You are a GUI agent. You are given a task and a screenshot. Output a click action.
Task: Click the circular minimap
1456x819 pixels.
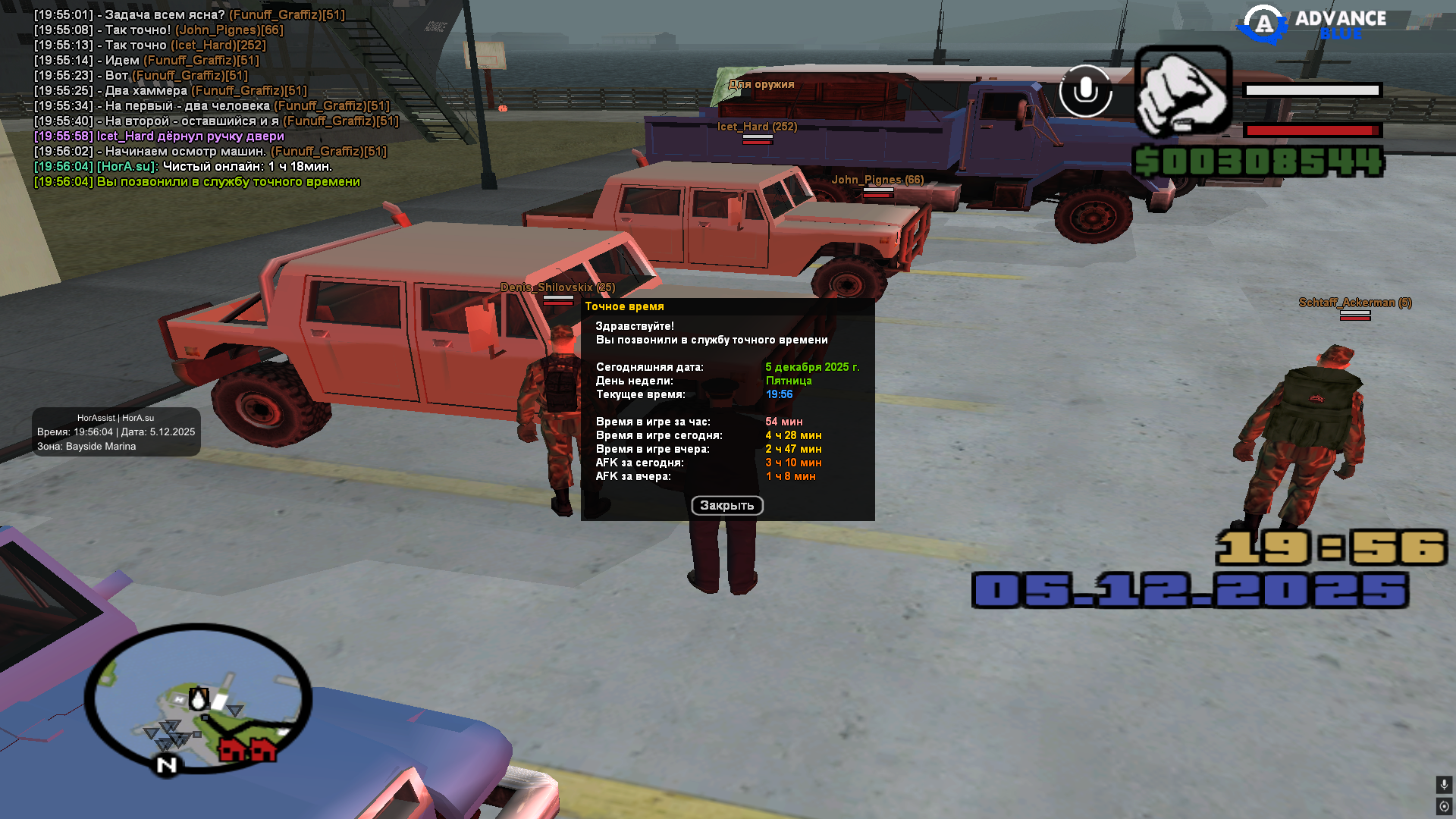[x=198, y=698]
